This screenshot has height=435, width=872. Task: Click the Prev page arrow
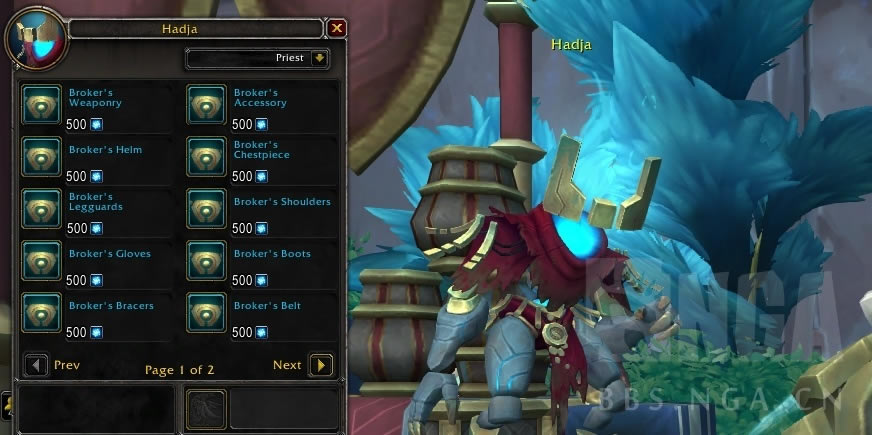tap(37, 365)
